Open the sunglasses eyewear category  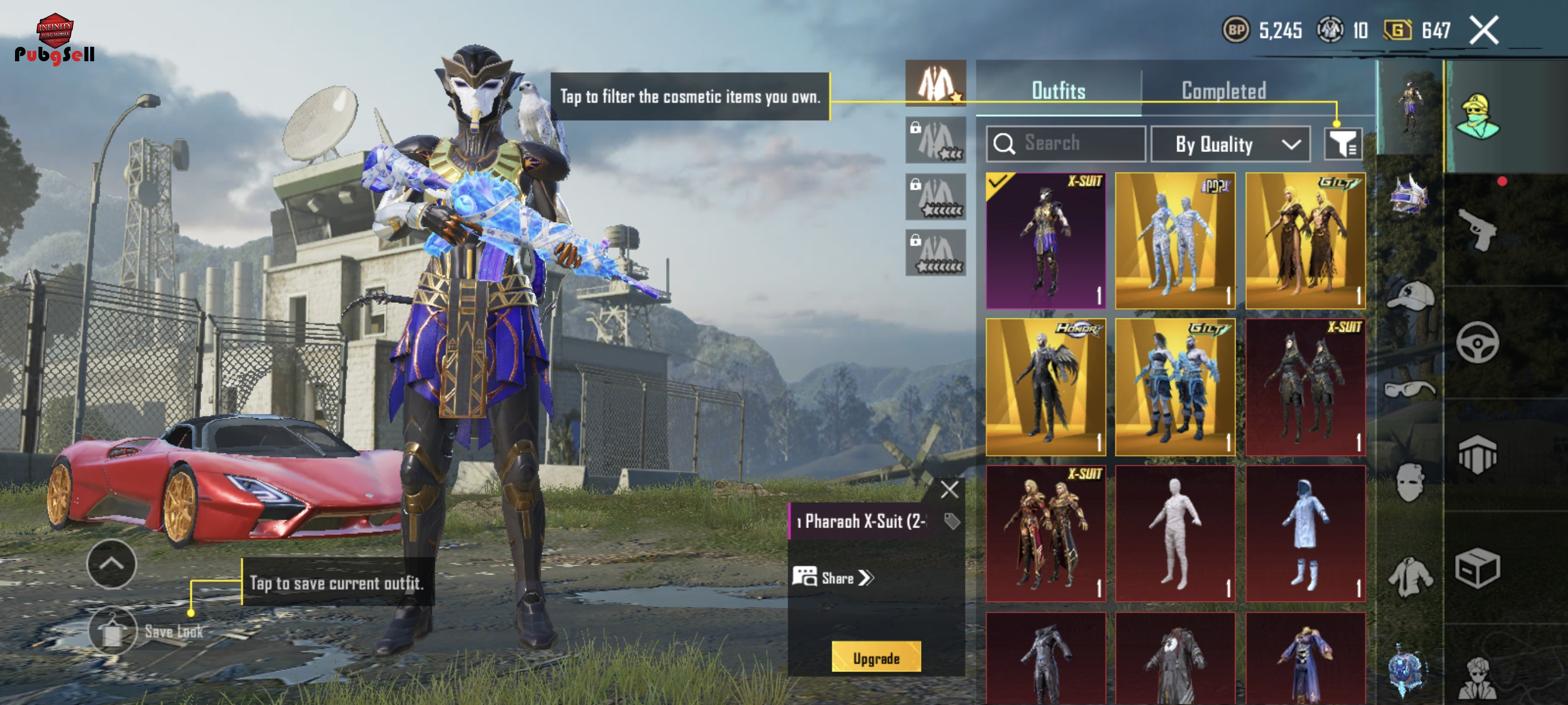click(x=1410, y=389)
